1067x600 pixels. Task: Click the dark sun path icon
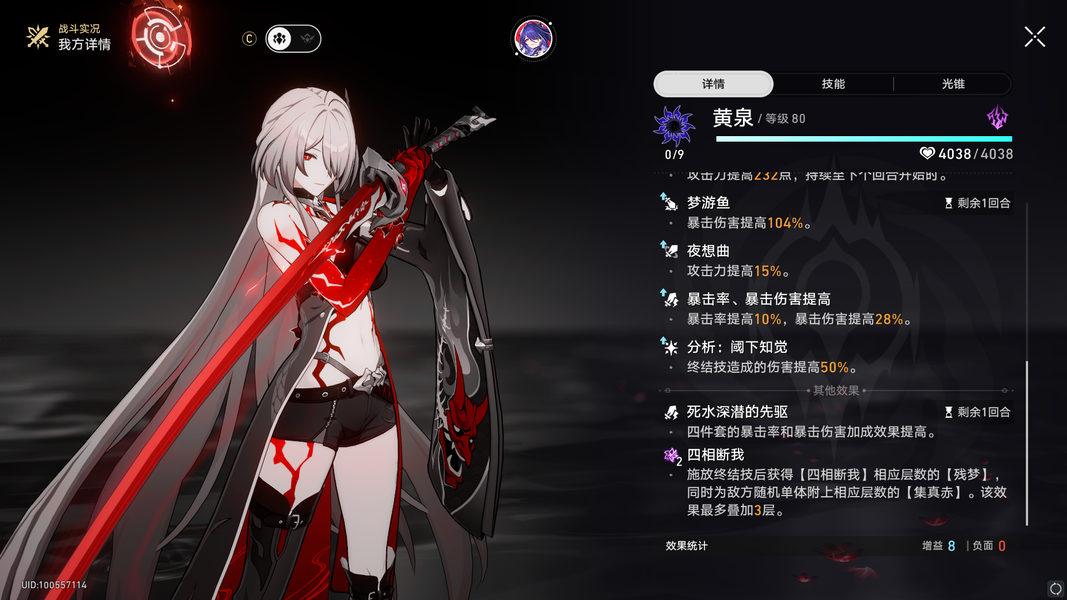click(x=673, y=125)
